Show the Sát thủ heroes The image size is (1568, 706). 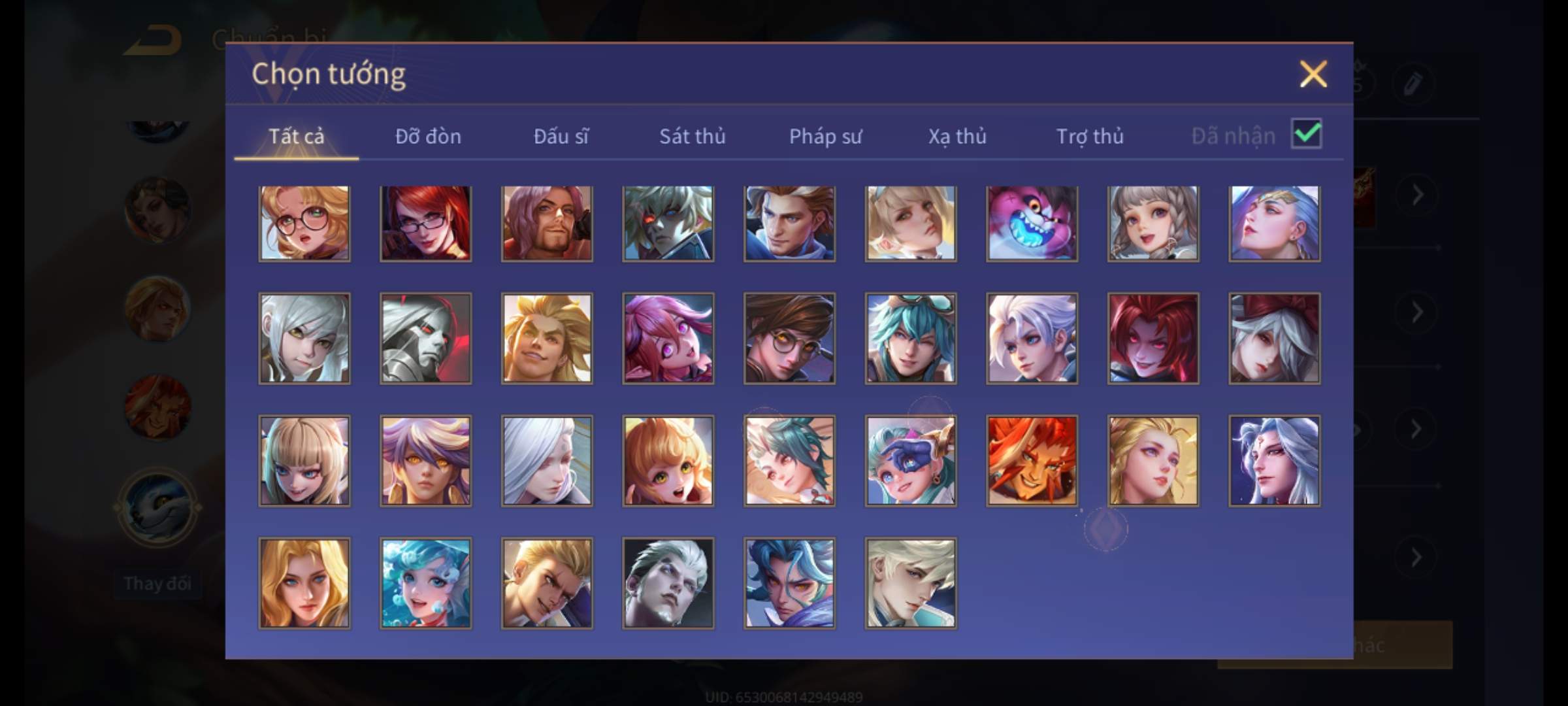[692, 137]
